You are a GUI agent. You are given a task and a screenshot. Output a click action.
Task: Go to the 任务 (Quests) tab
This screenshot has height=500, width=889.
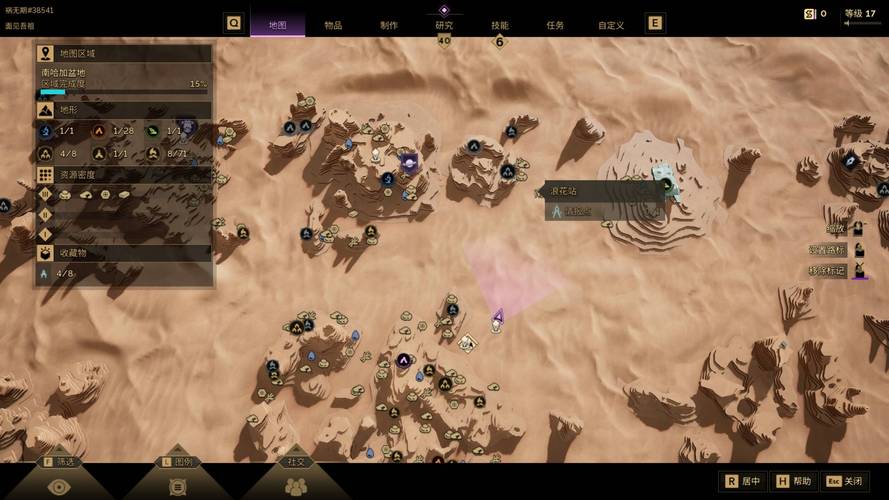pyautogui.click(x=555, y=25)
